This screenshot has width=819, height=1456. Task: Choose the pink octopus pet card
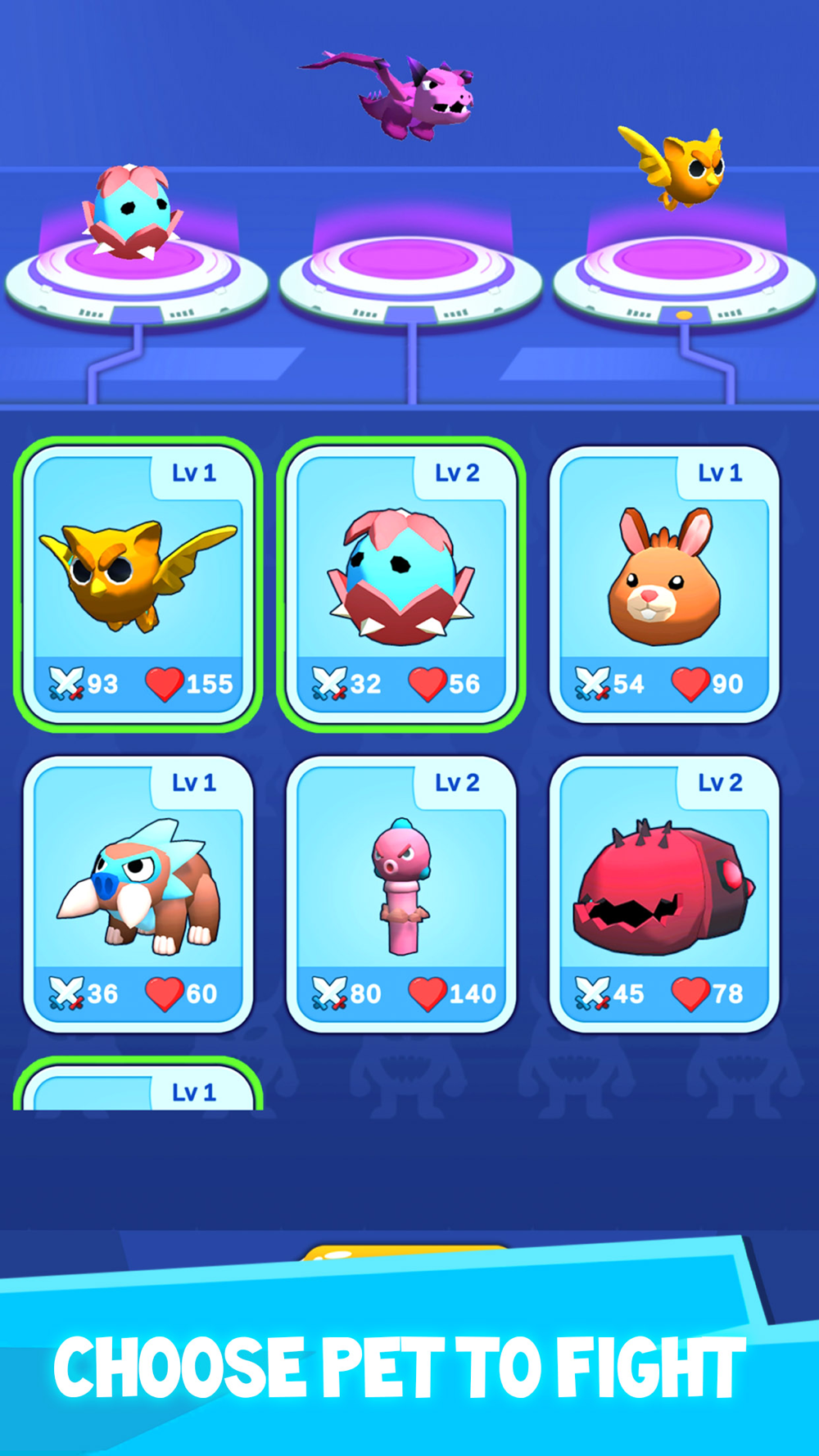[401, 893]
